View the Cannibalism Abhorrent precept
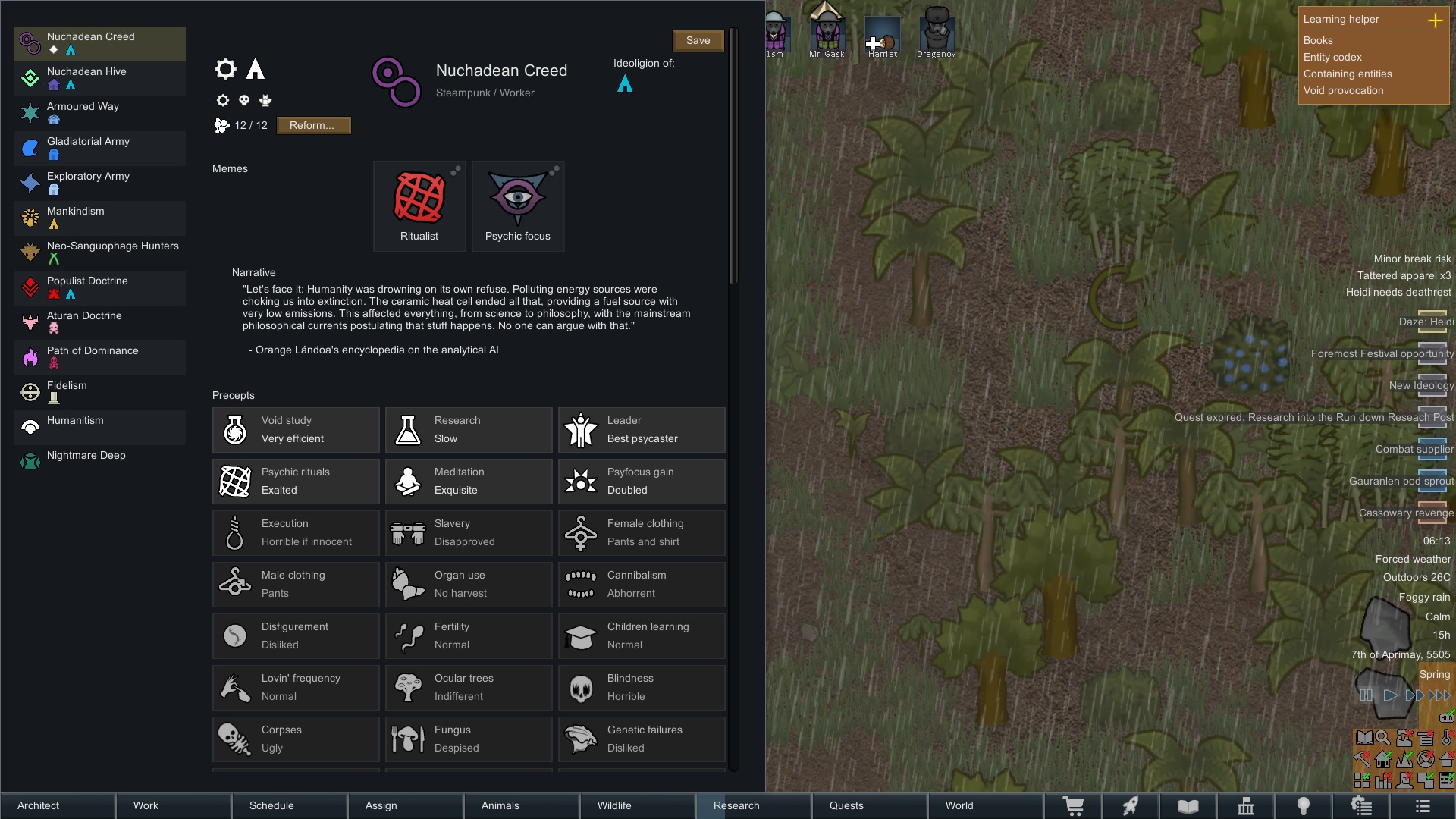This screenshot has height=819, width=1456. [642, 585]
